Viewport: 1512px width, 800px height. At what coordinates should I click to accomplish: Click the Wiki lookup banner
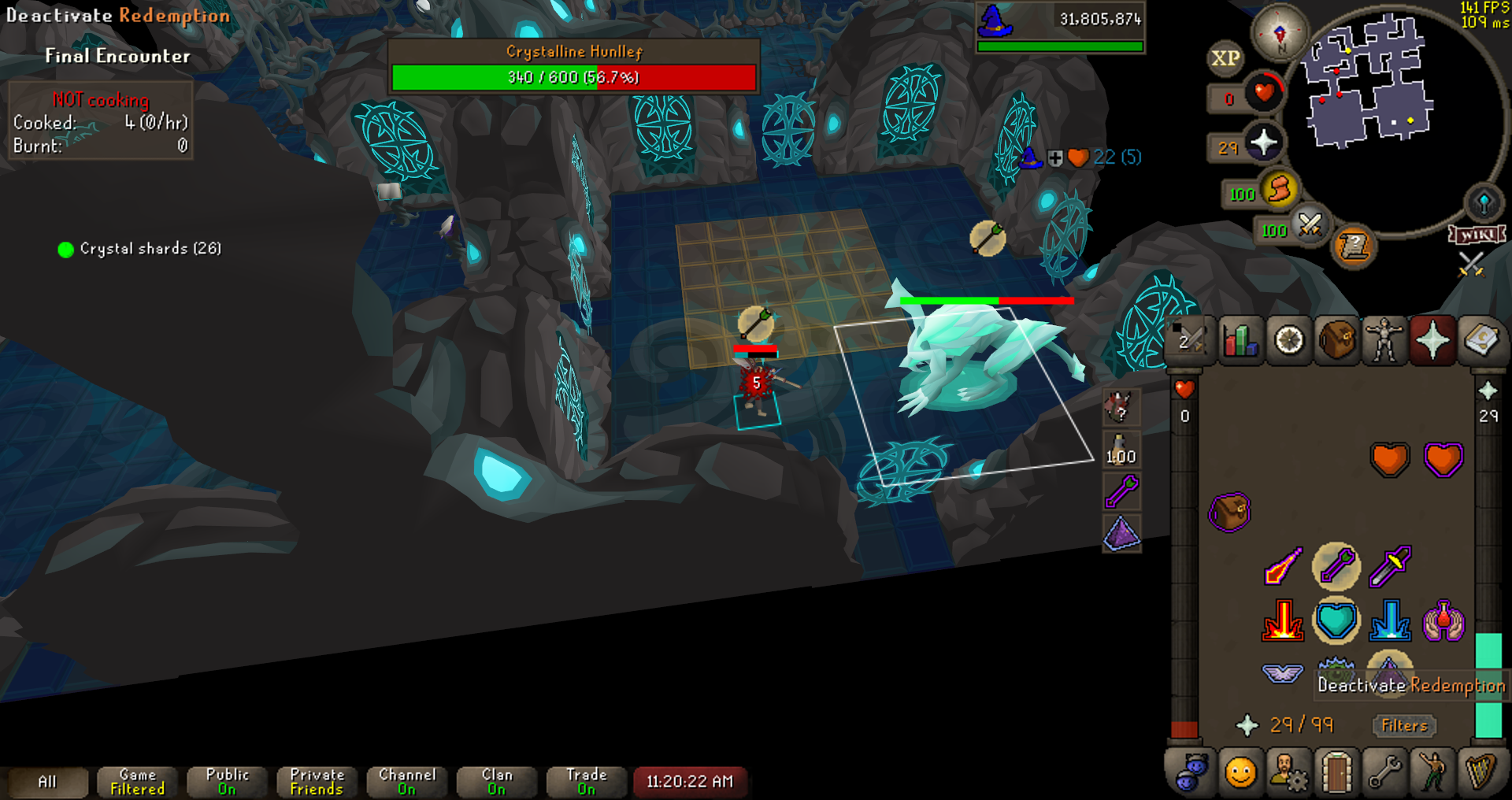tap(1477, 235)
